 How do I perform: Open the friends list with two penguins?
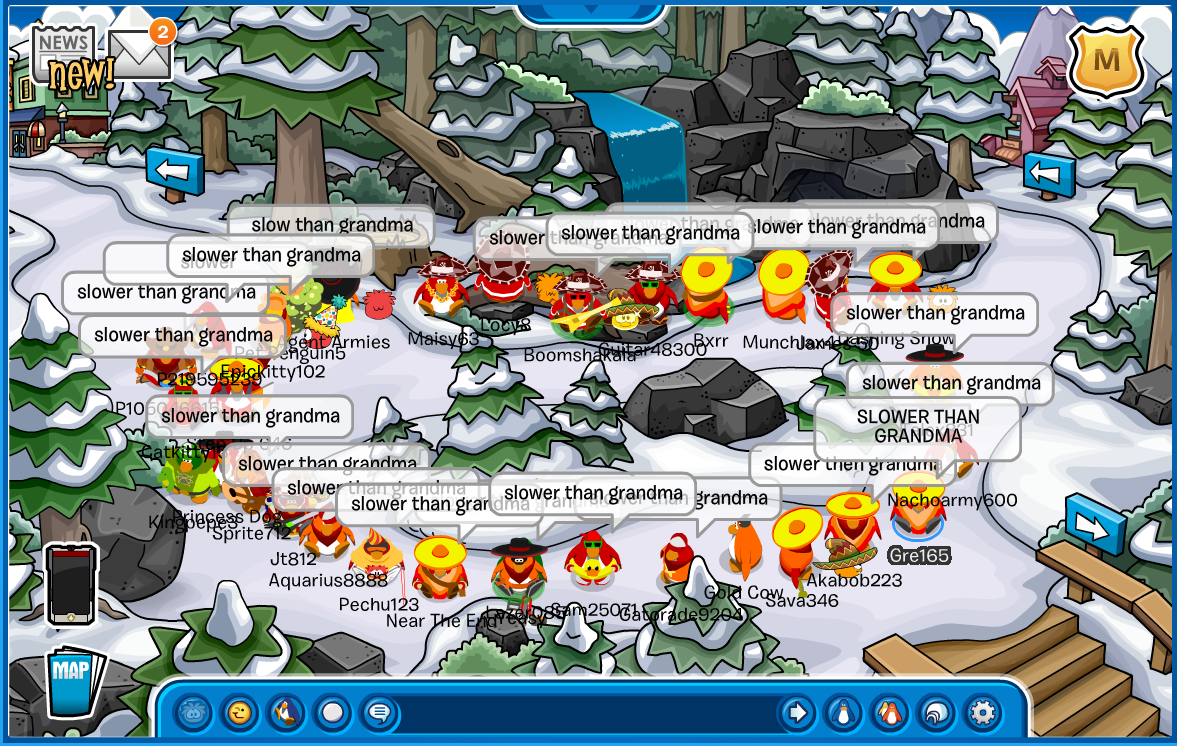point(890,713)
